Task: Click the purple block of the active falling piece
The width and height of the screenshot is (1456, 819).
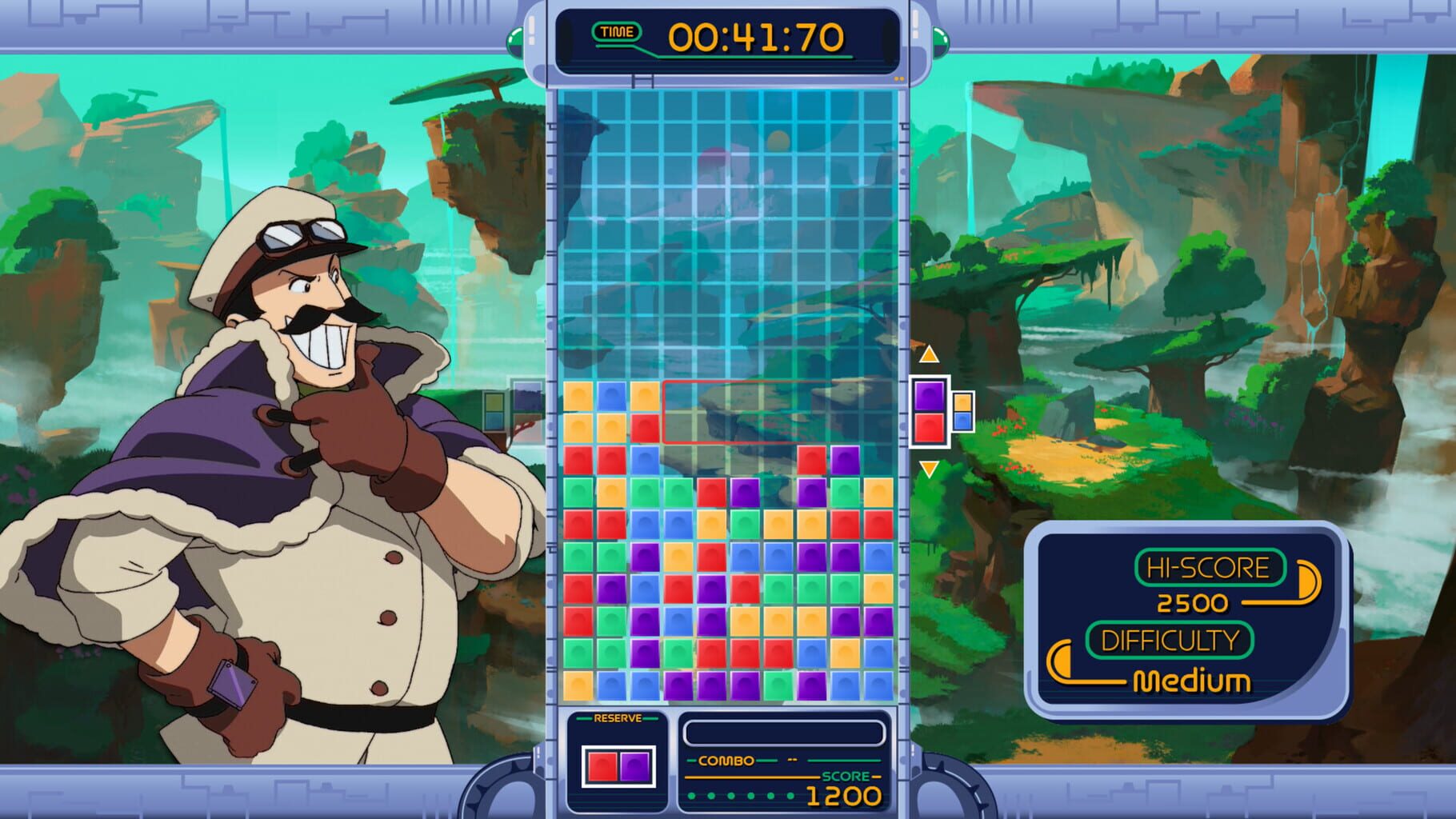Action: [930, 394]
